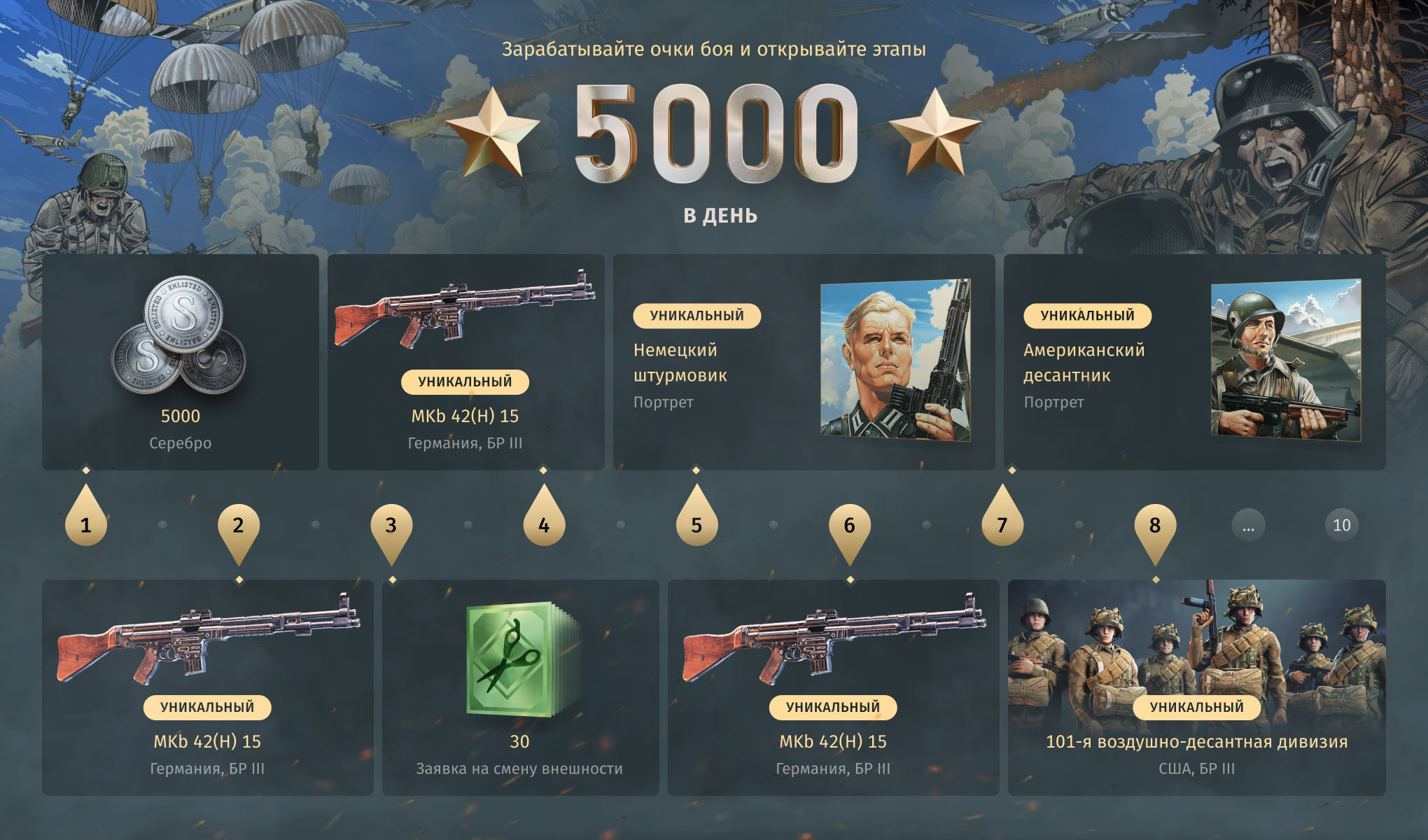Show hidden stages via the ellipsis button
The image size is (1428, 840).
[1248, 526]
